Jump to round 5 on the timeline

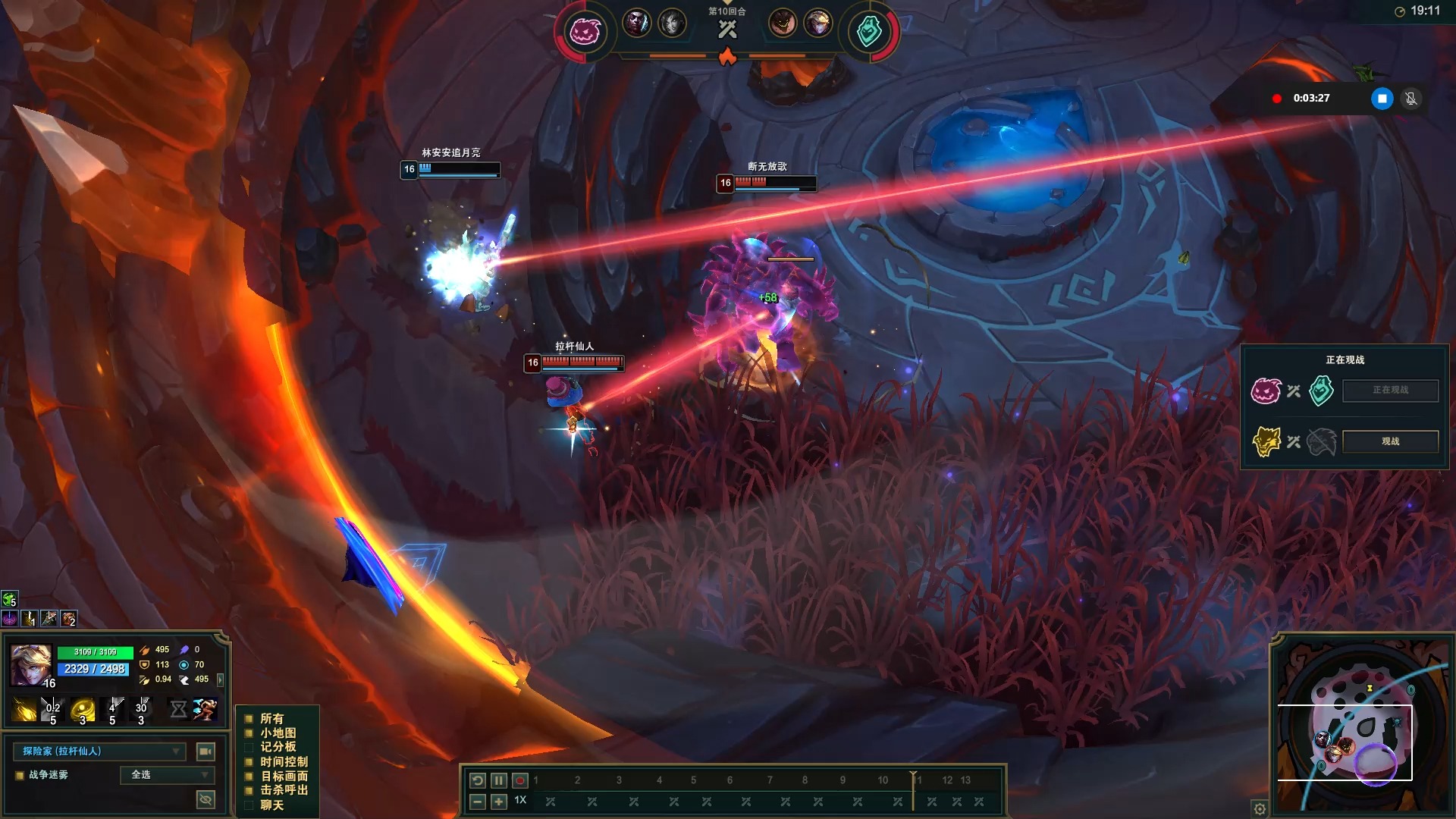(693, 780)
